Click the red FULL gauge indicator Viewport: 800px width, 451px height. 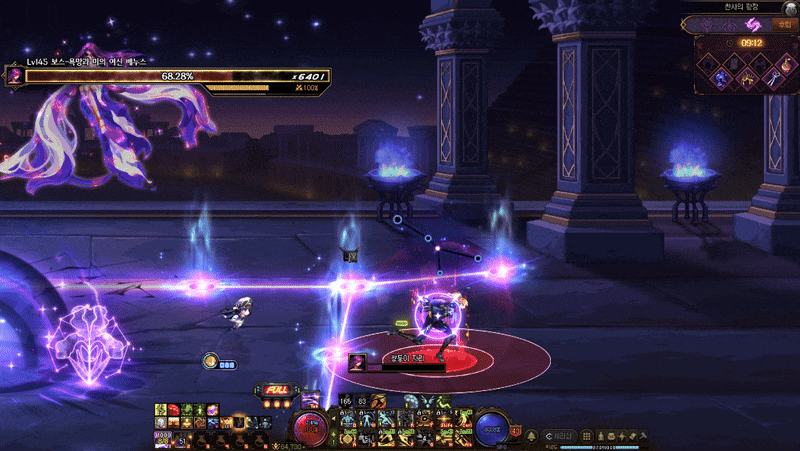tap(277, 390)
